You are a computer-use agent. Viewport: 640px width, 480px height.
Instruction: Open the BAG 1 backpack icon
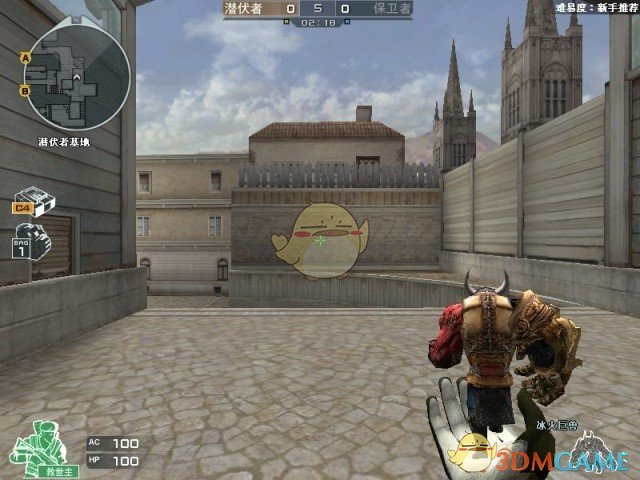pos(33,241)
